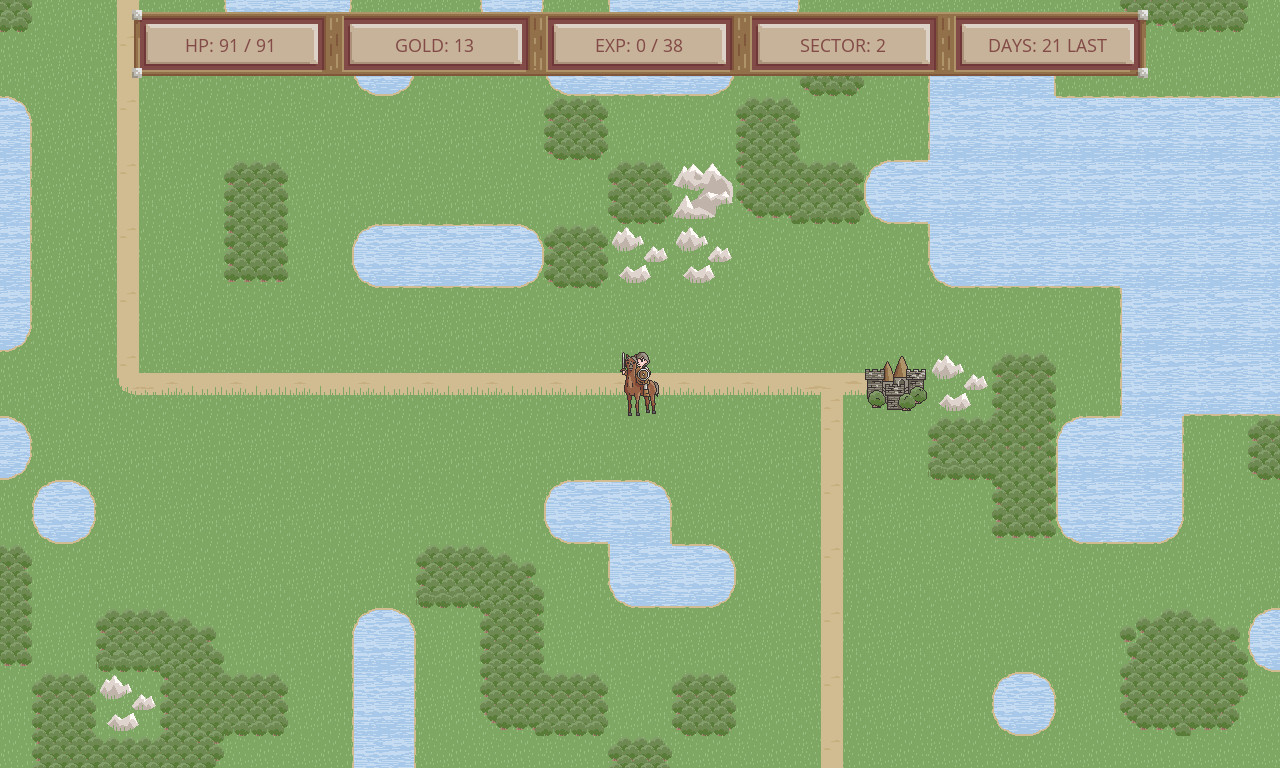Screen dimensions: 1280x768
Task: Click the oval lake near the mountains
Action: (x=450, y=255)
